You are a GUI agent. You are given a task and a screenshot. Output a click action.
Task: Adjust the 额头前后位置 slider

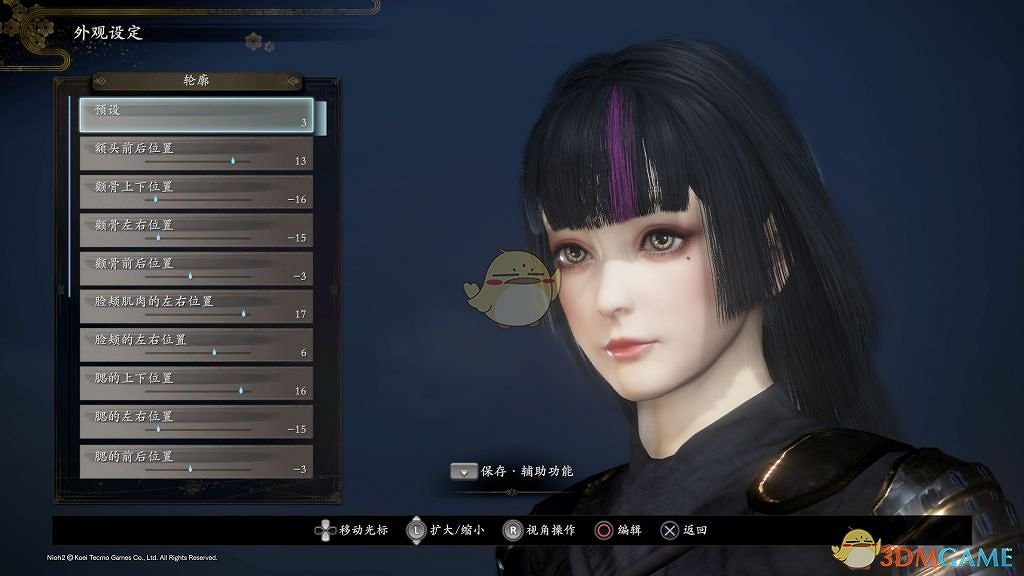tap(232, 160)
